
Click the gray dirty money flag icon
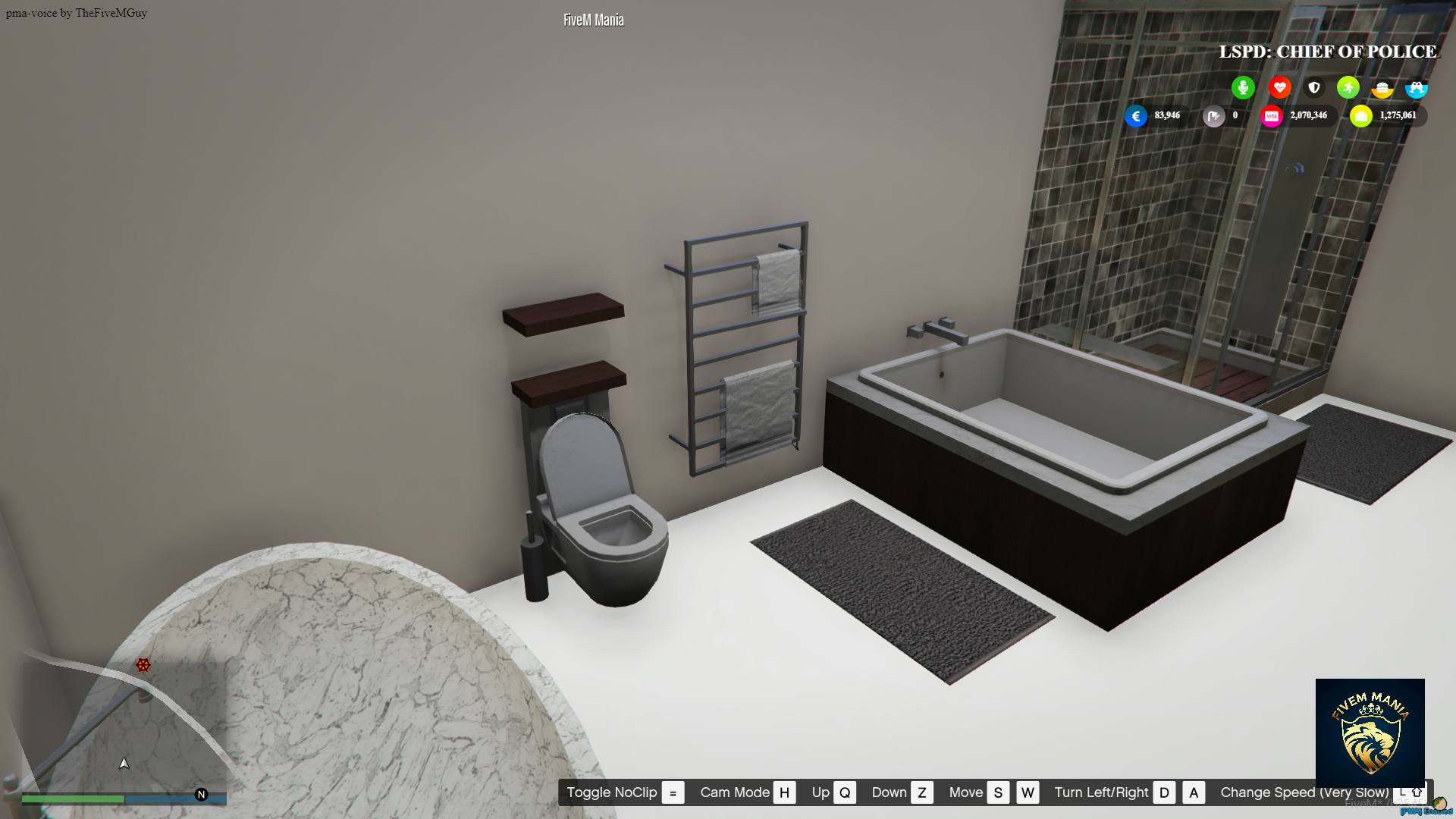[1214, 115]
